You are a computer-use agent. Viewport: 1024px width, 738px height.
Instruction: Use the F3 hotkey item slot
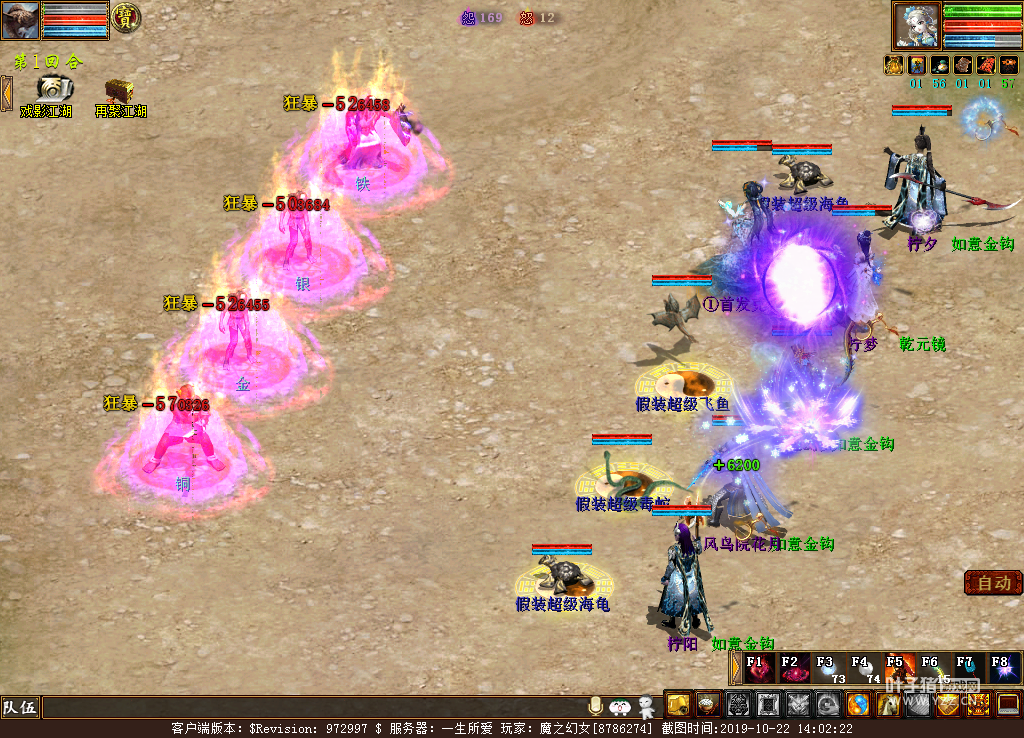830,667
